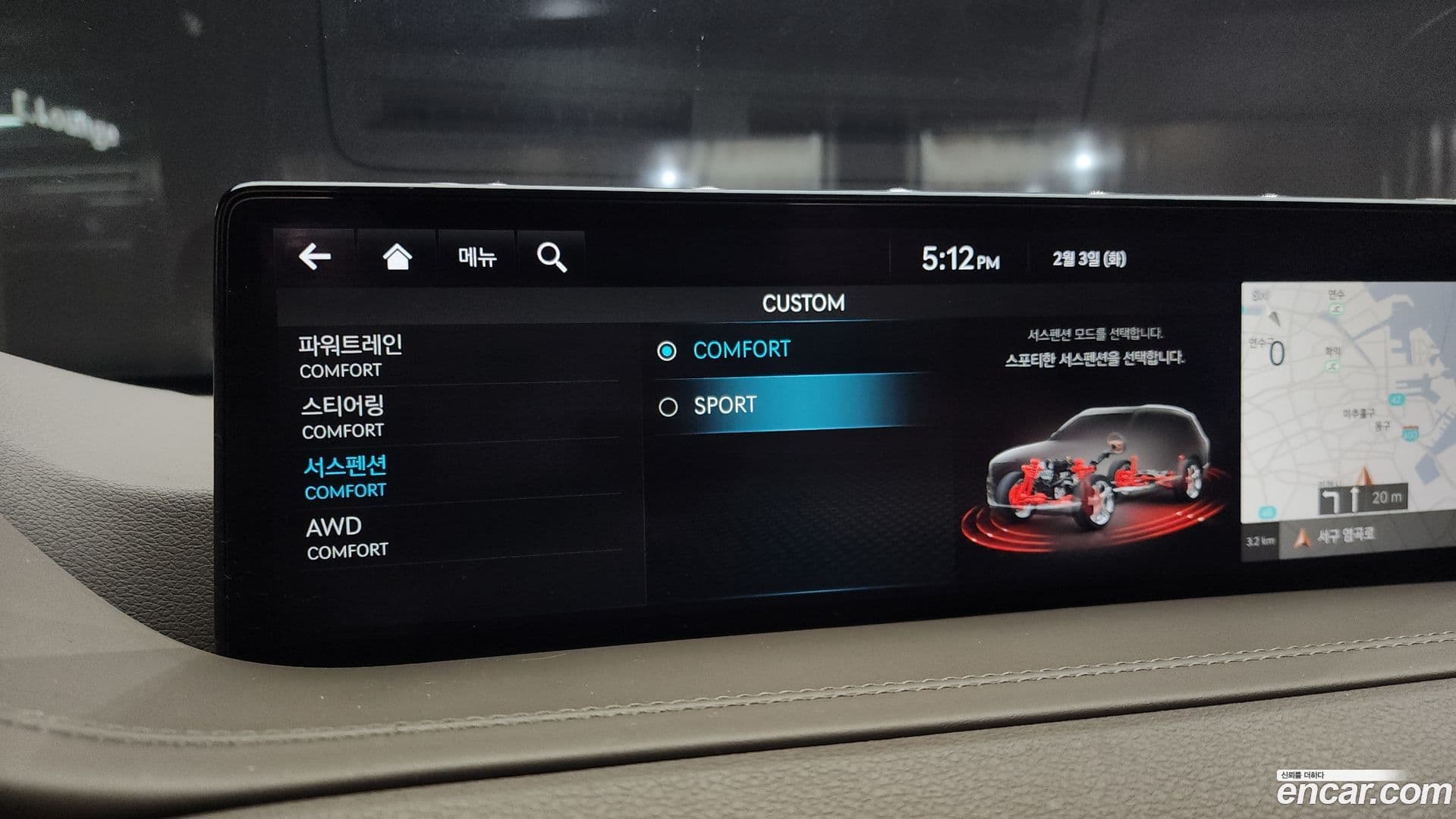Select the COMFORT suspension radio button
The image size is (1456, 819).
(x=668, y=350)
